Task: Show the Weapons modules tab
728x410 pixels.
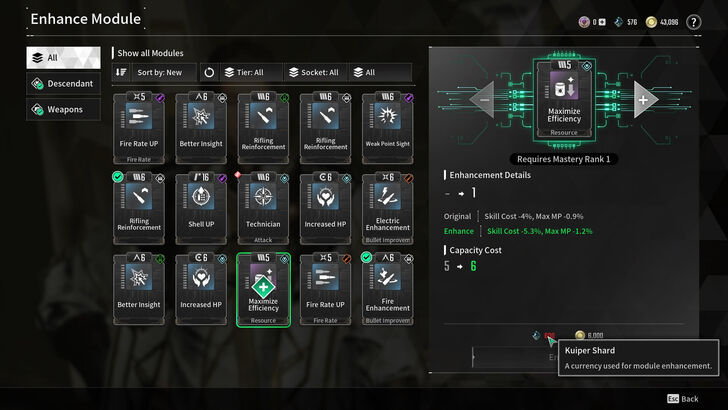Action: [x=63, y=109]
